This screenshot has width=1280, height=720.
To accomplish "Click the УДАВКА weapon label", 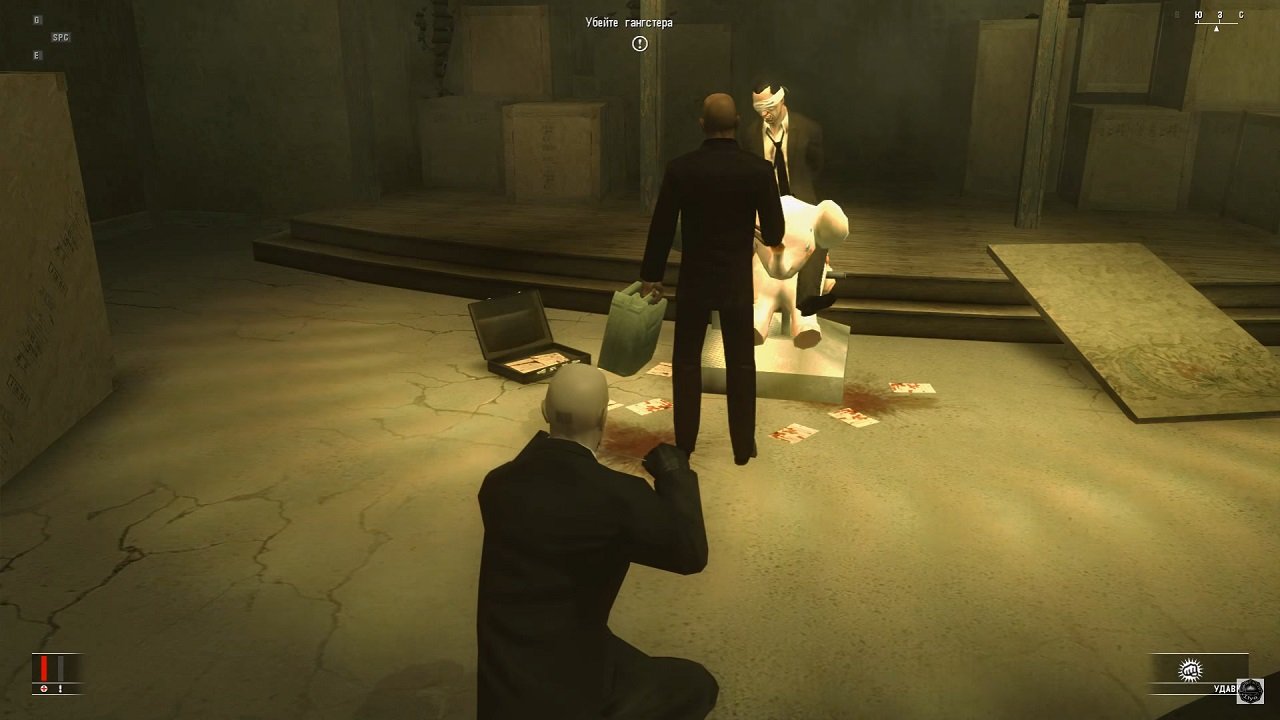I will [x=1227, y=689].
